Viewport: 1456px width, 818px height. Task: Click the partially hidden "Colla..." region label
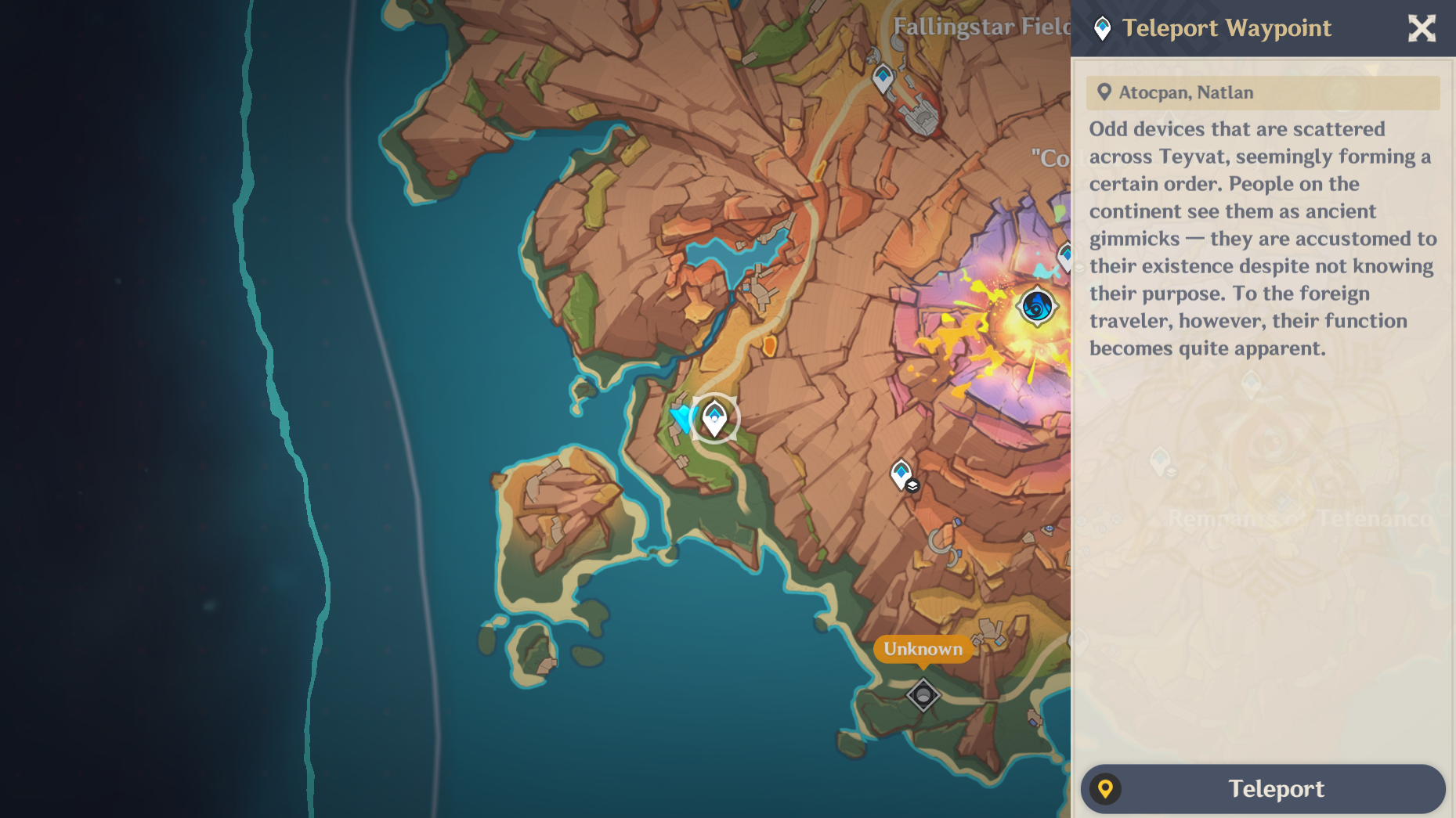pos(1050,157)
